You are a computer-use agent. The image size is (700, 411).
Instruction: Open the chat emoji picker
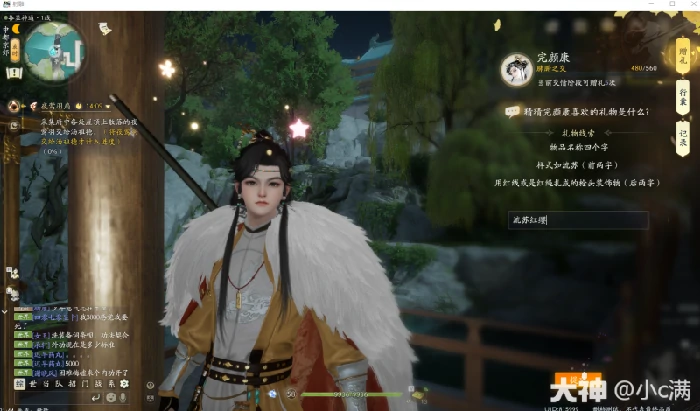[111, 397]
